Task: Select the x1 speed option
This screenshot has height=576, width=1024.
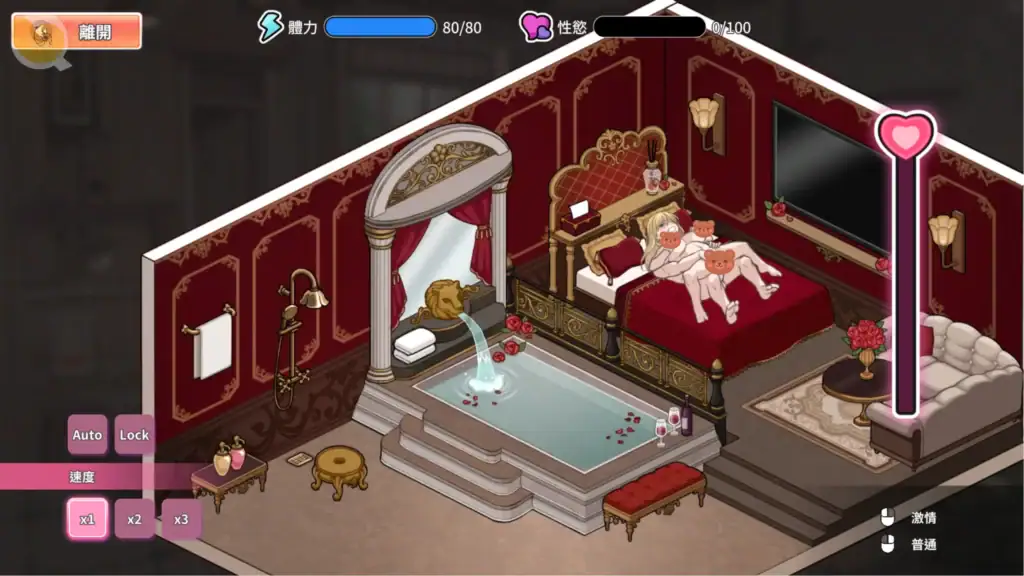Action: (87, 519)
